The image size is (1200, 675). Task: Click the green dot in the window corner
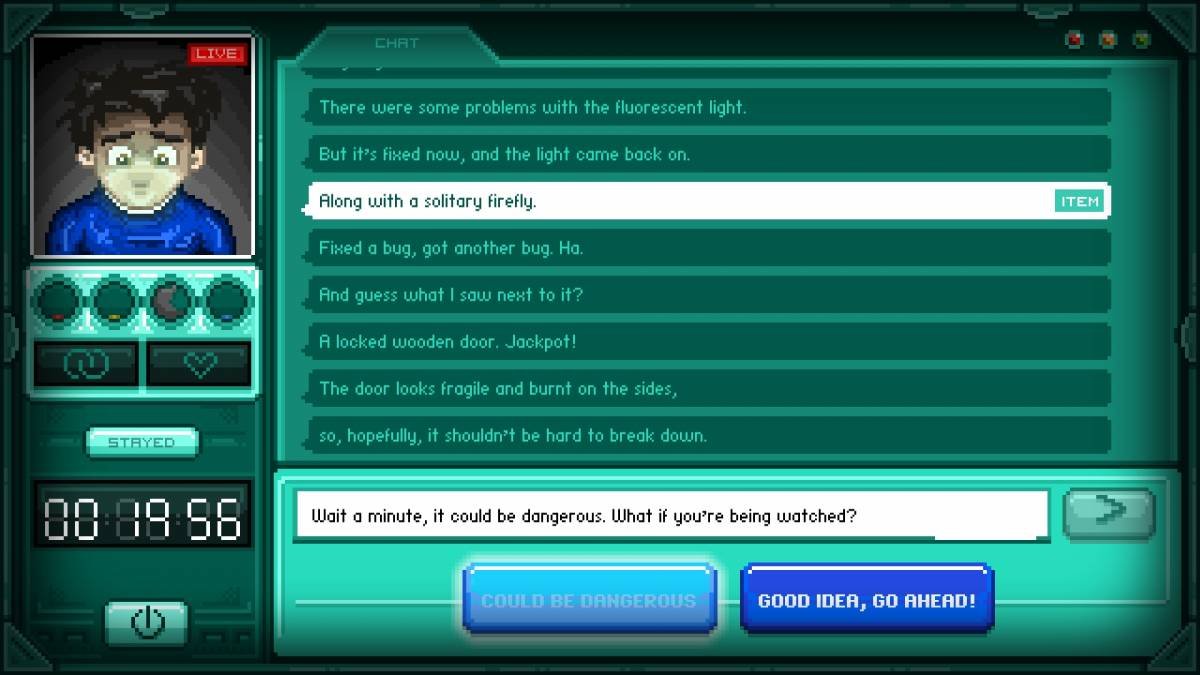[x=1141, y=41]
